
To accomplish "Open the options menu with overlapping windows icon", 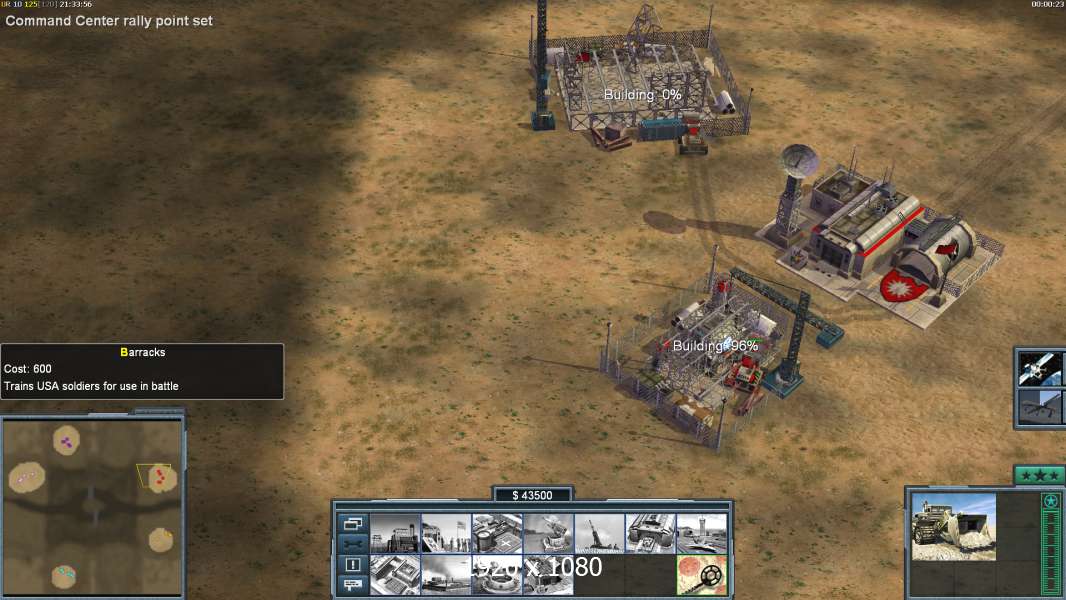I will pos(352,523).
